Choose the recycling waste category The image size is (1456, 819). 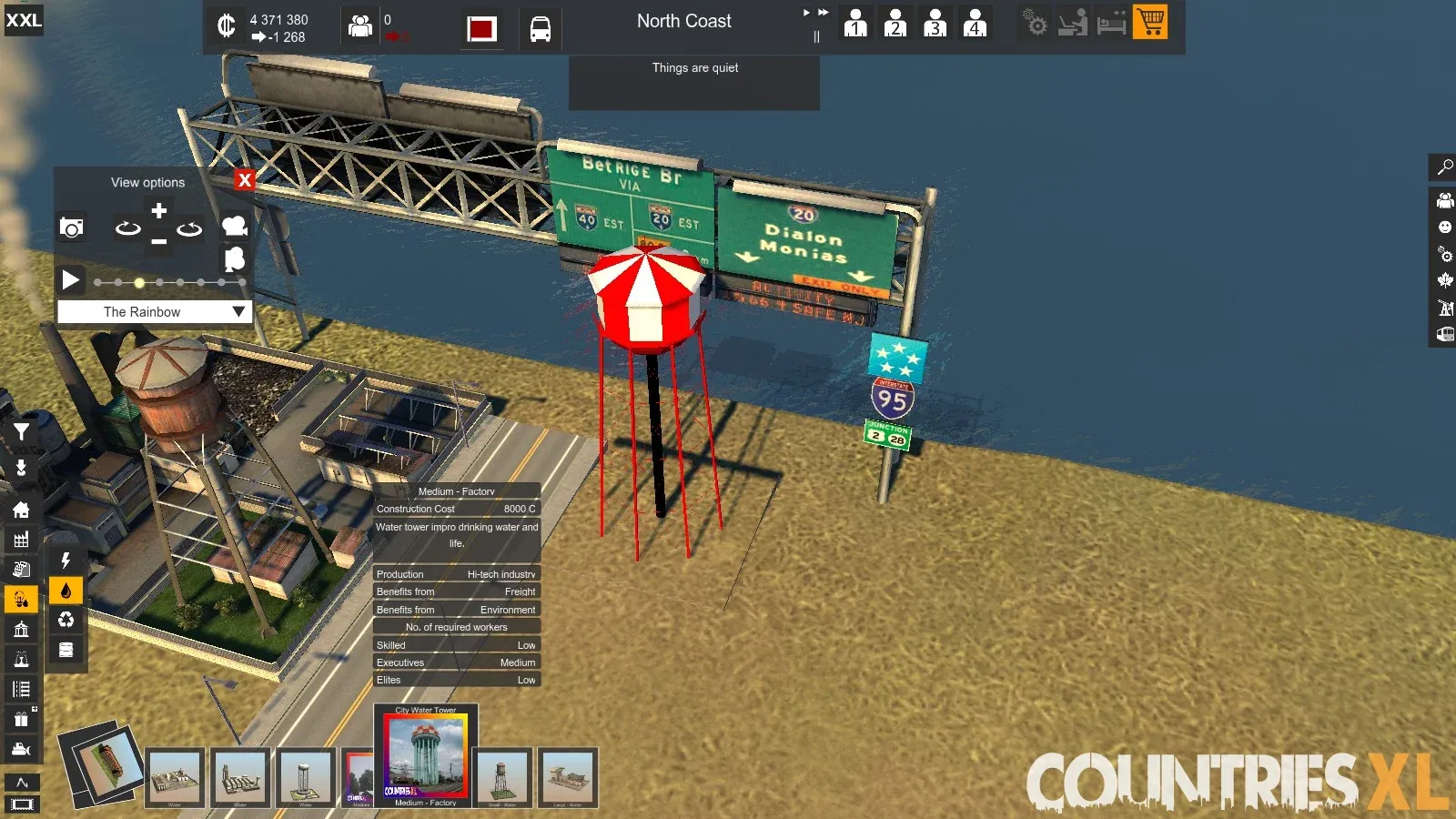[x=66, y=621]
